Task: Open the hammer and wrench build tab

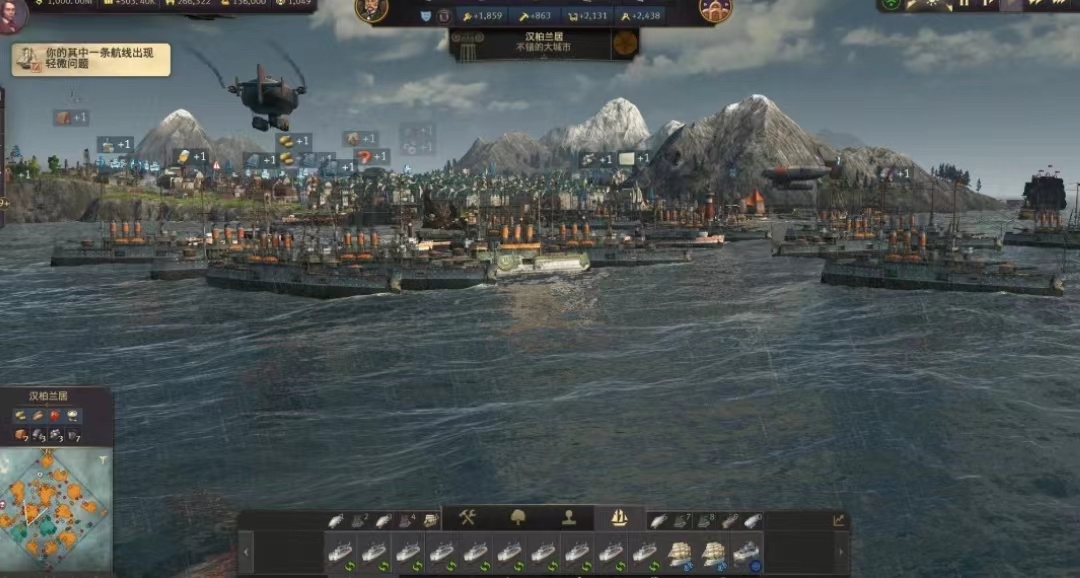Action: click(x=467, y=518)
